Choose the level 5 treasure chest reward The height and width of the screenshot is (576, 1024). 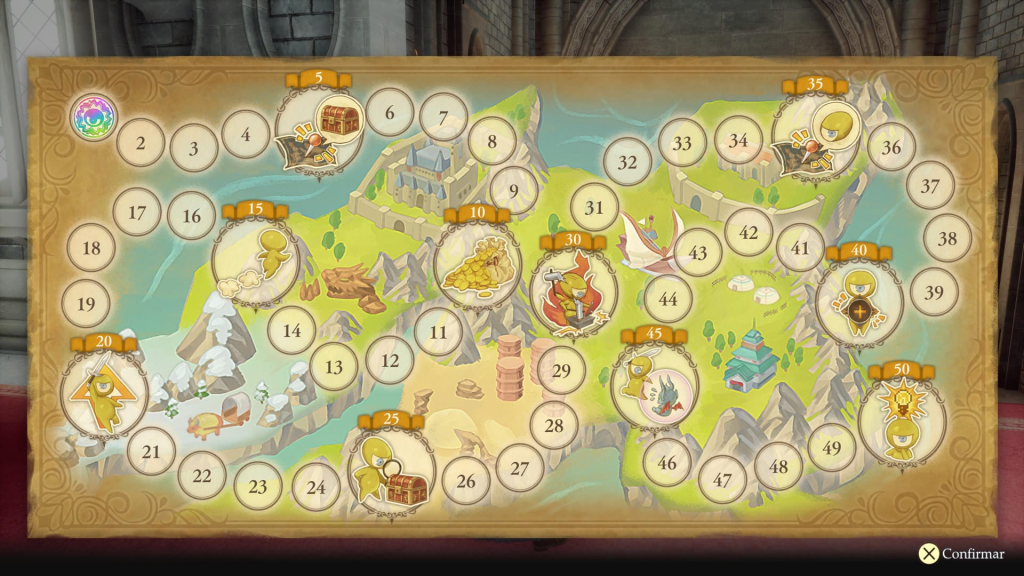(319, 134)
